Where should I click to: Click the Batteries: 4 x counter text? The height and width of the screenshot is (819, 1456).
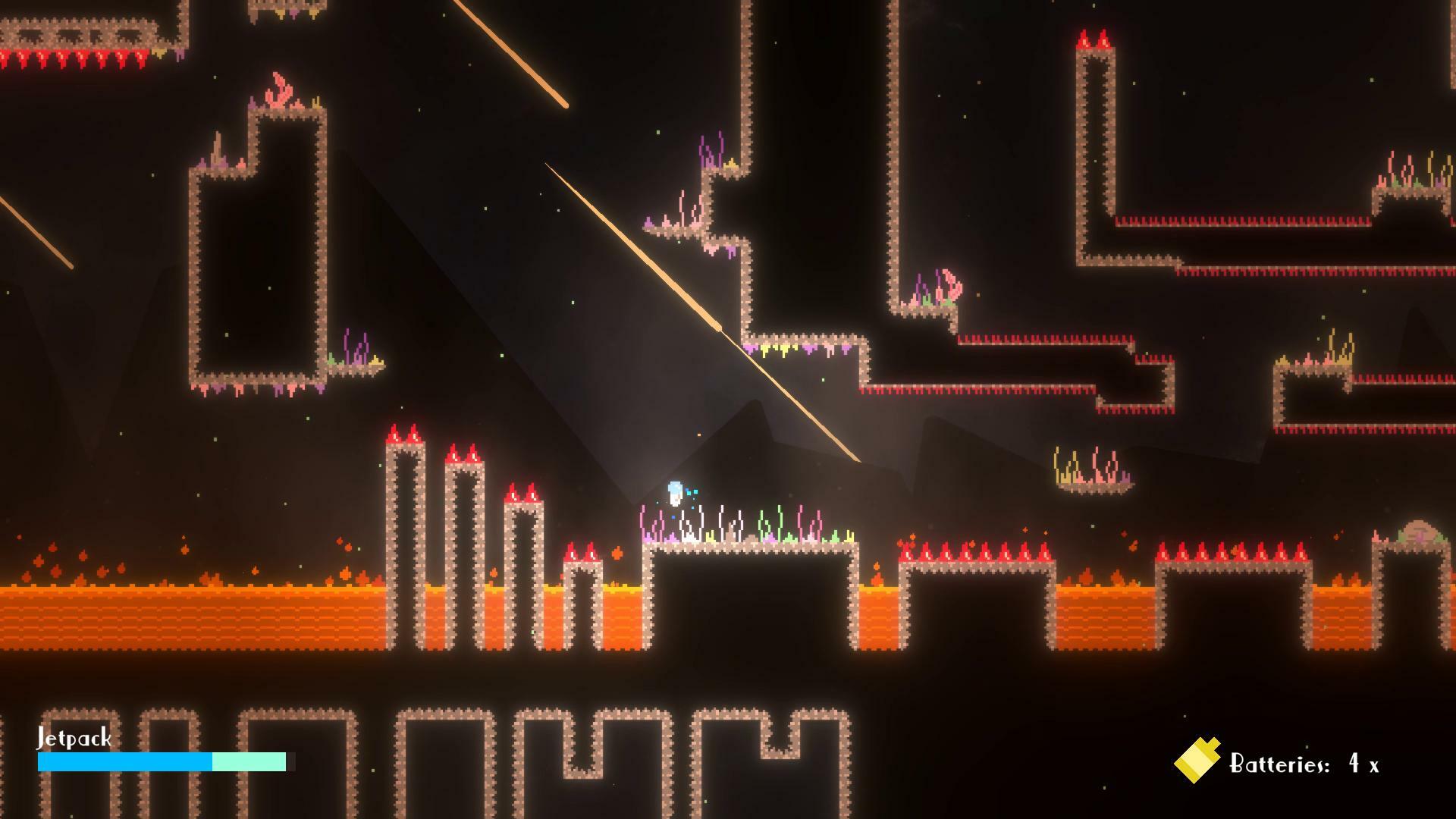tap(1304, 764)
